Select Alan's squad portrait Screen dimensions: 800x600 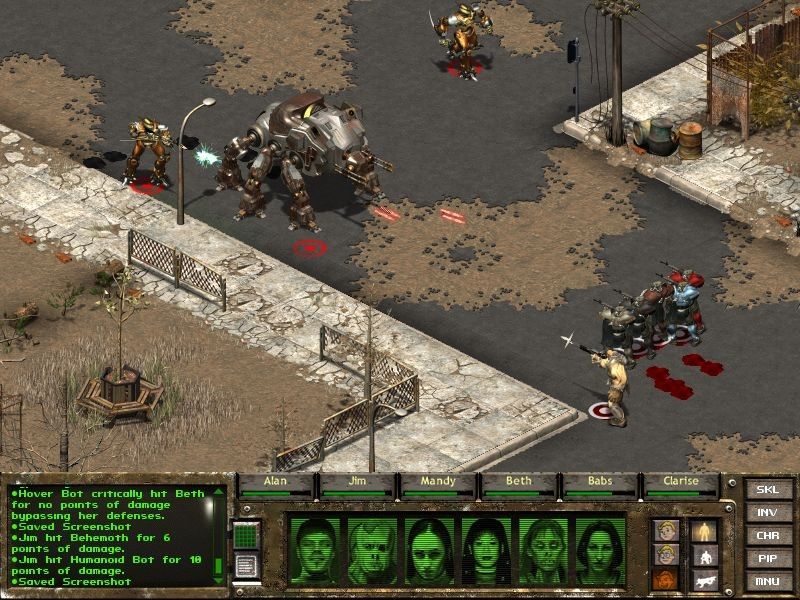click(312, 550)
